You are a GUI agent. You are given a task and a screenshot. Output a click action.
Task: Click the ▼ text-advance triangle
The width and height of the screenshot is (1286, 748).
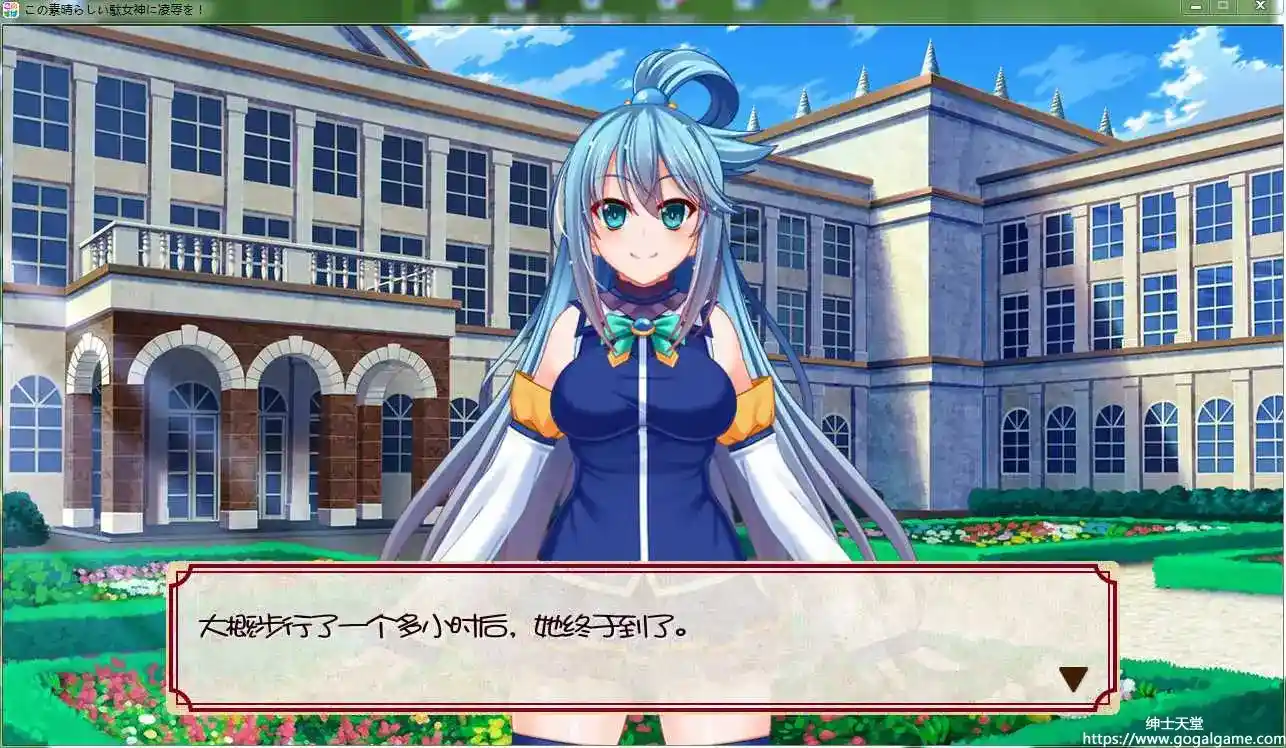coord(1073,677)
